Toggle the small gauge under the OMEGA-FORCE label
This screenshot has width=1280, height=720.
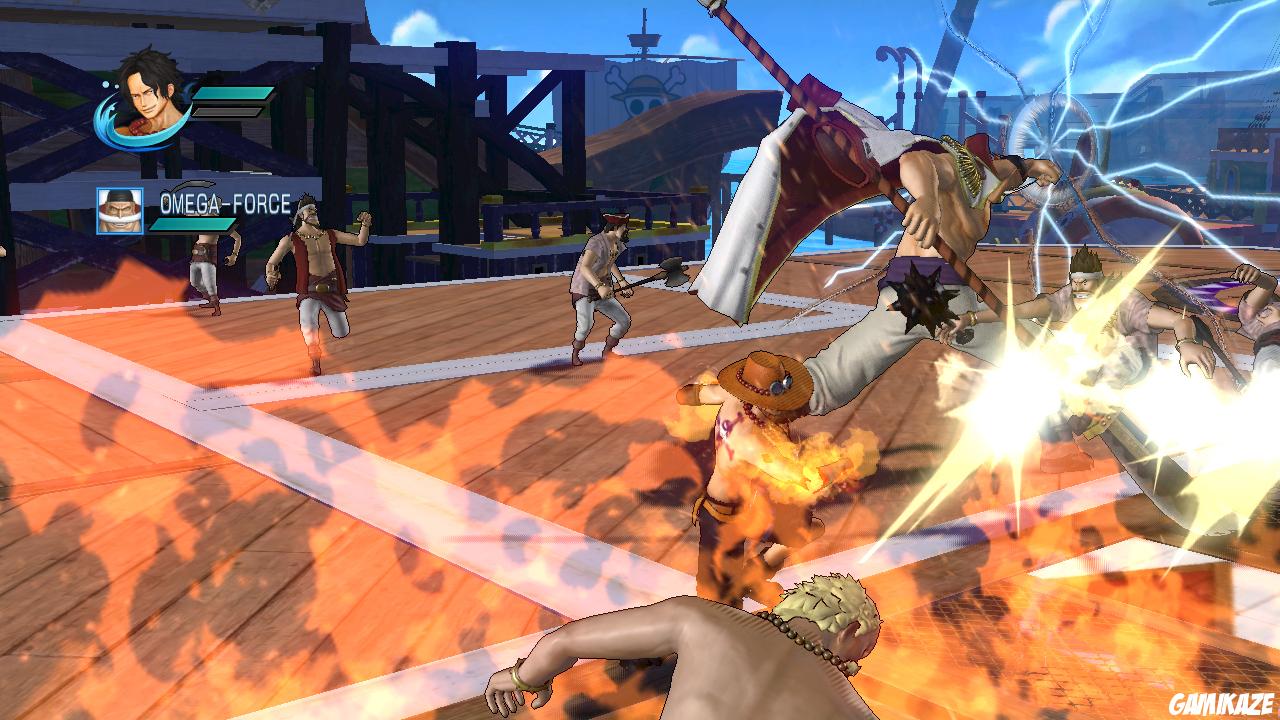tap(193, 224)
